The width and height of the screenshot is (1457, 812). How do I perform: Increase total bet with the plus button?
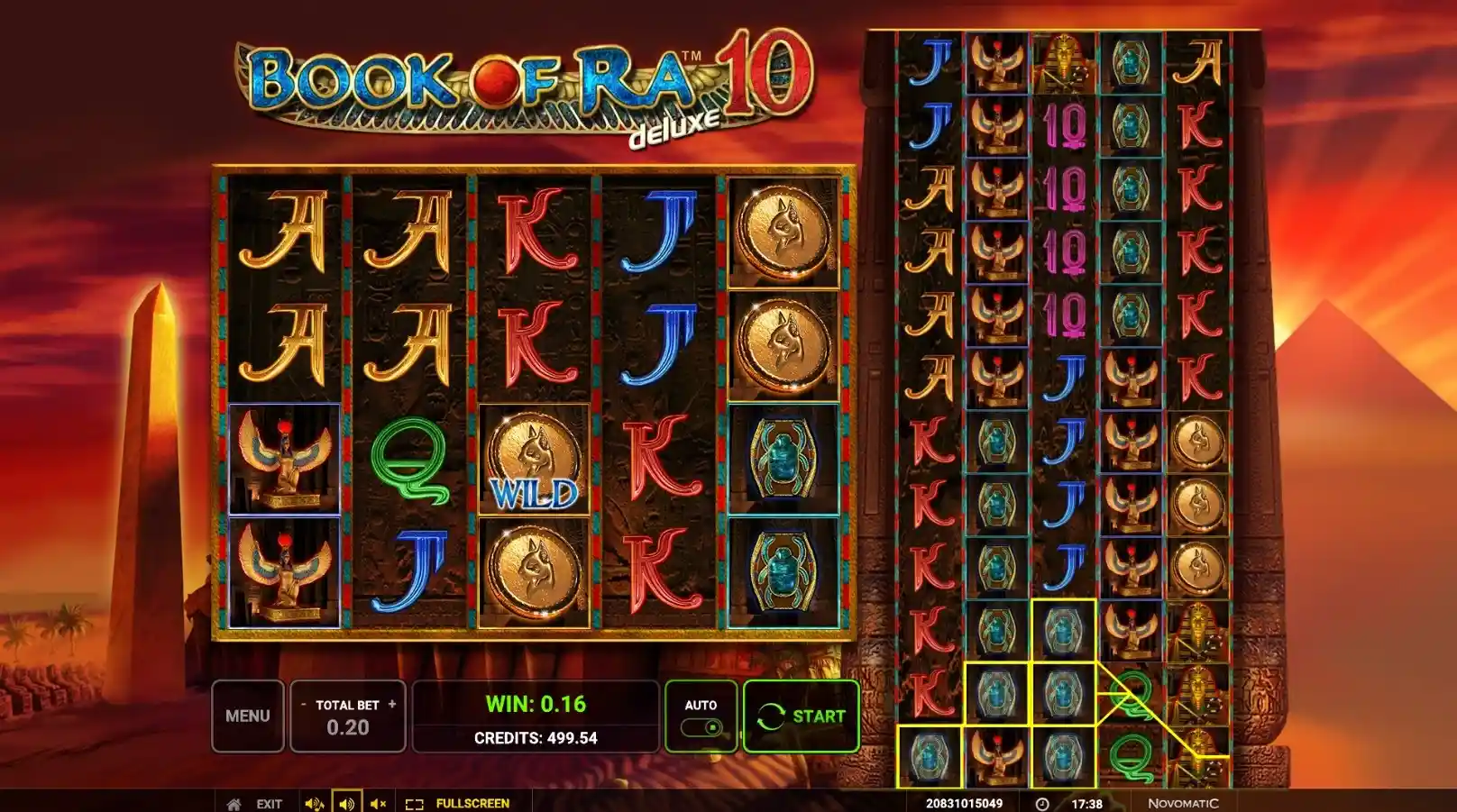tap(392, 704)
